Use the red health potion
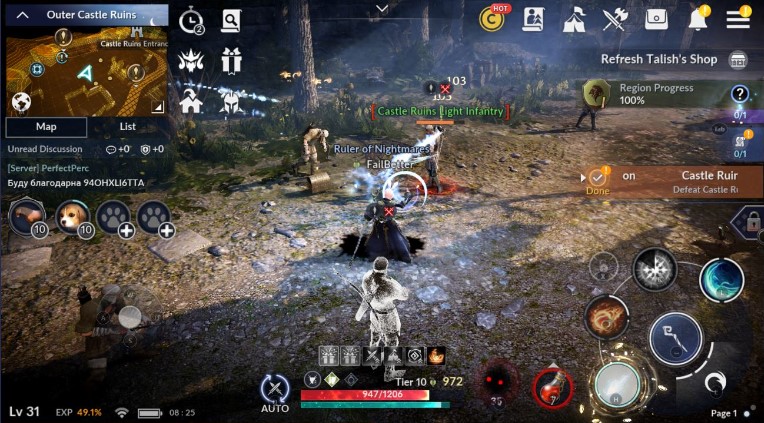The width and height of the screenshot is (764, 423). click(x=551, y=386)
